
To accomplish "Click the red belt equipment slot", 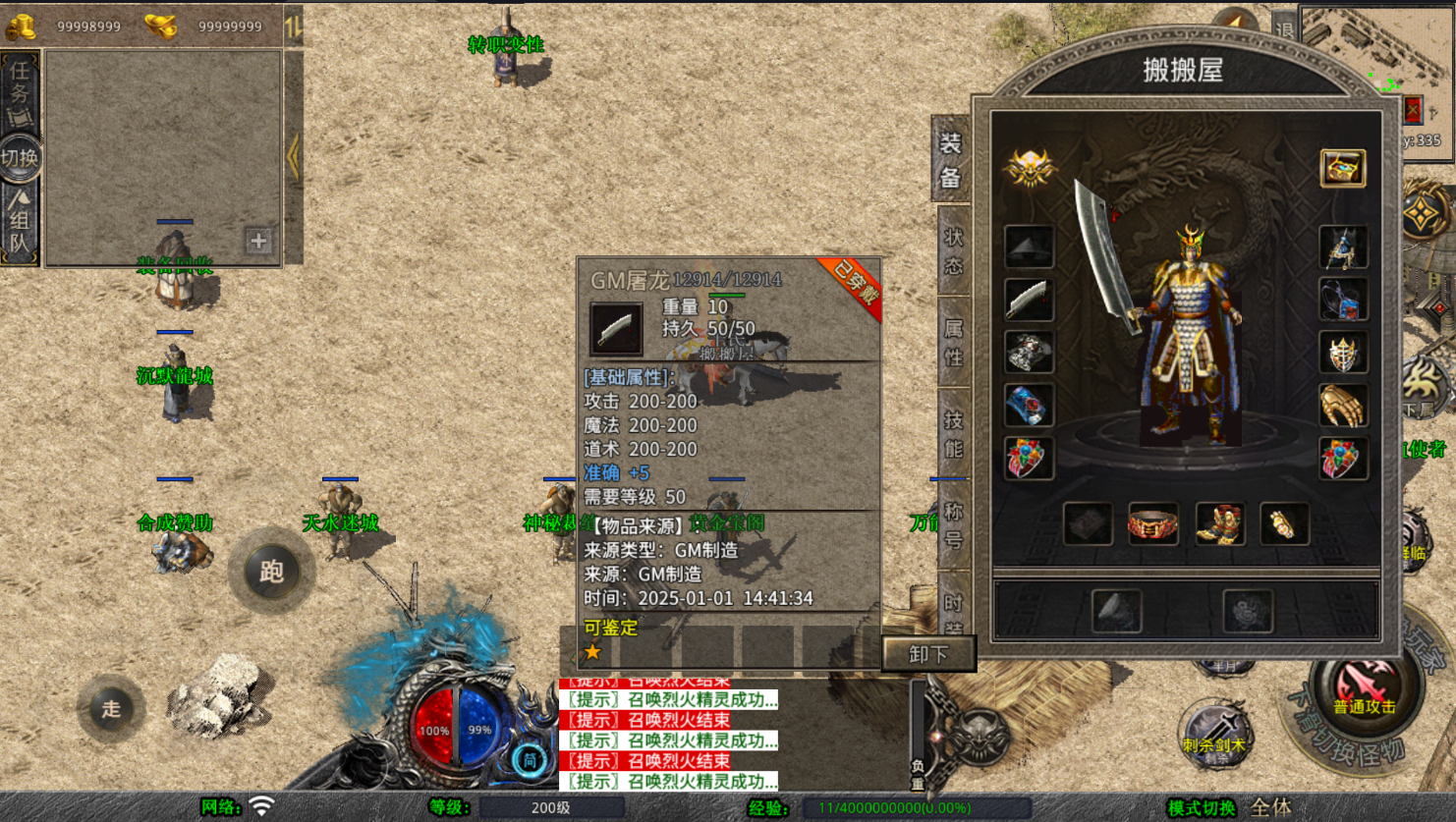I will [x=1152, y=524].
